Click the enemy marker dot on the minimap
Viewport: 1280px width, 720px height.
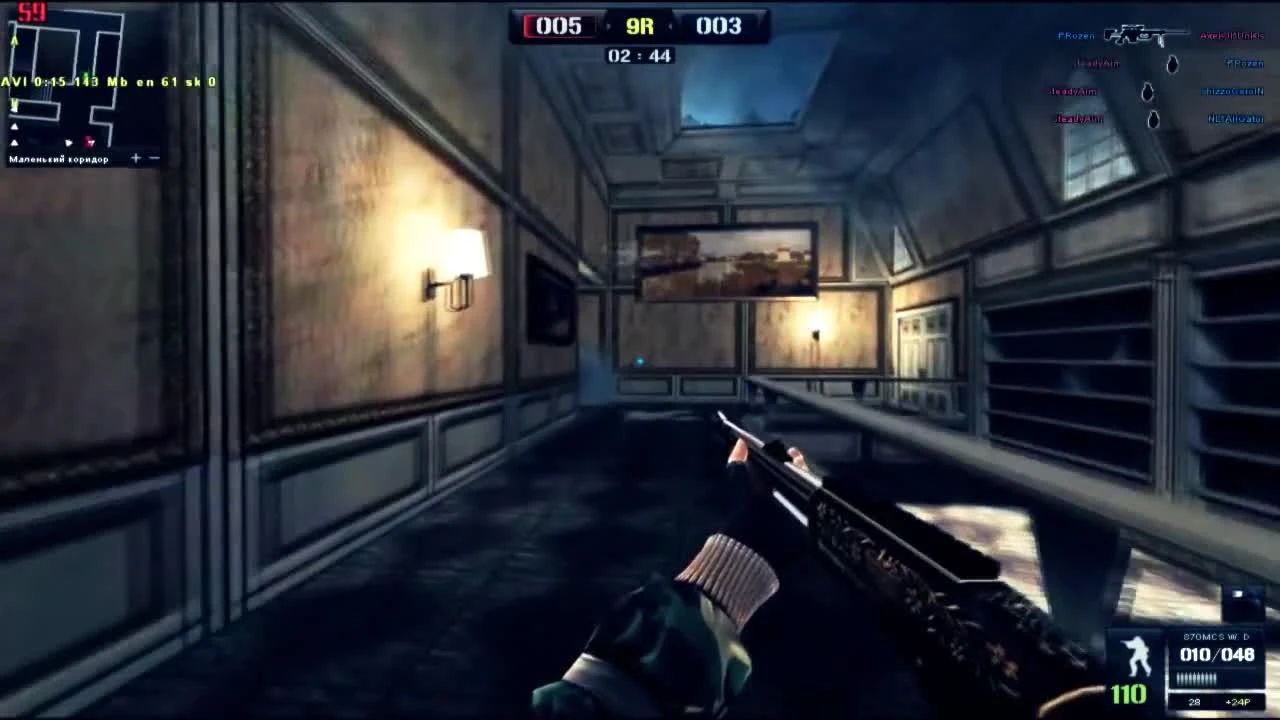pos(89,142)
